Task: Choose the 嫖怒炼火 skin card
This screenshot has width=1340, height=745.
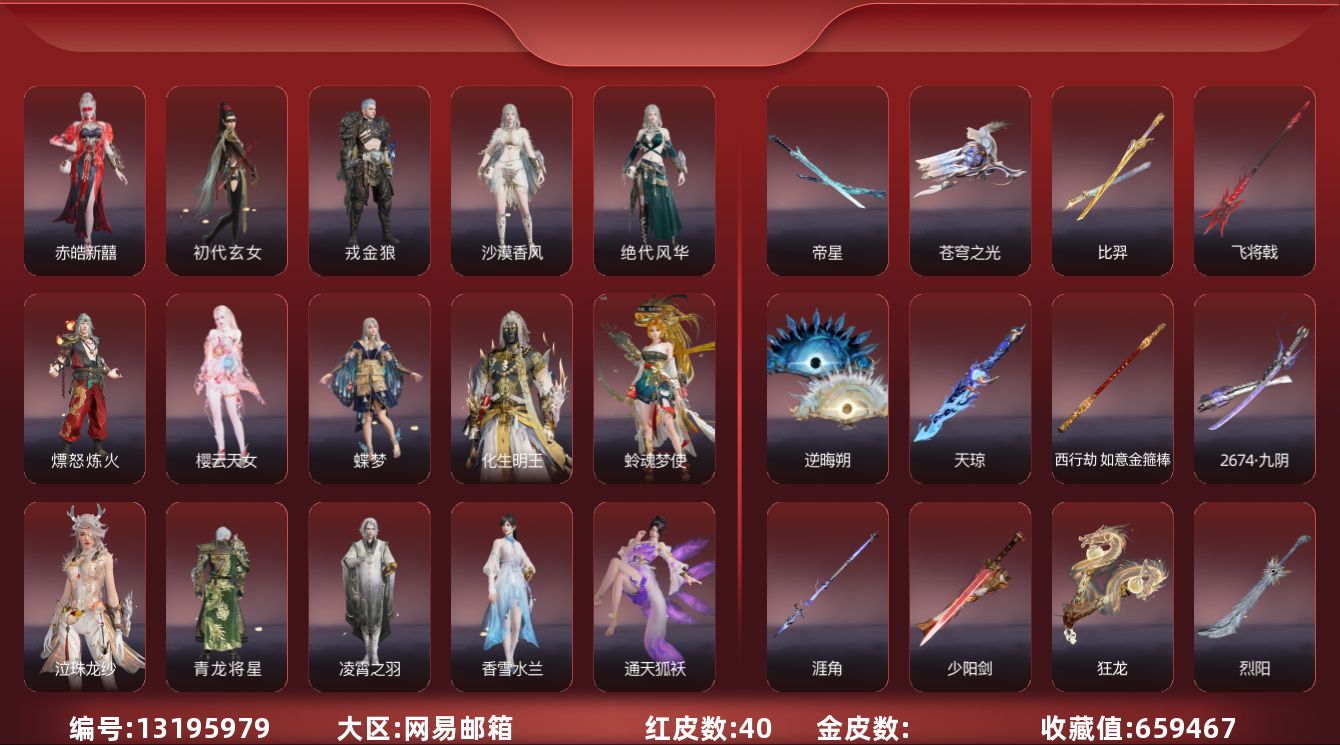Action: (x=85, y=388)
